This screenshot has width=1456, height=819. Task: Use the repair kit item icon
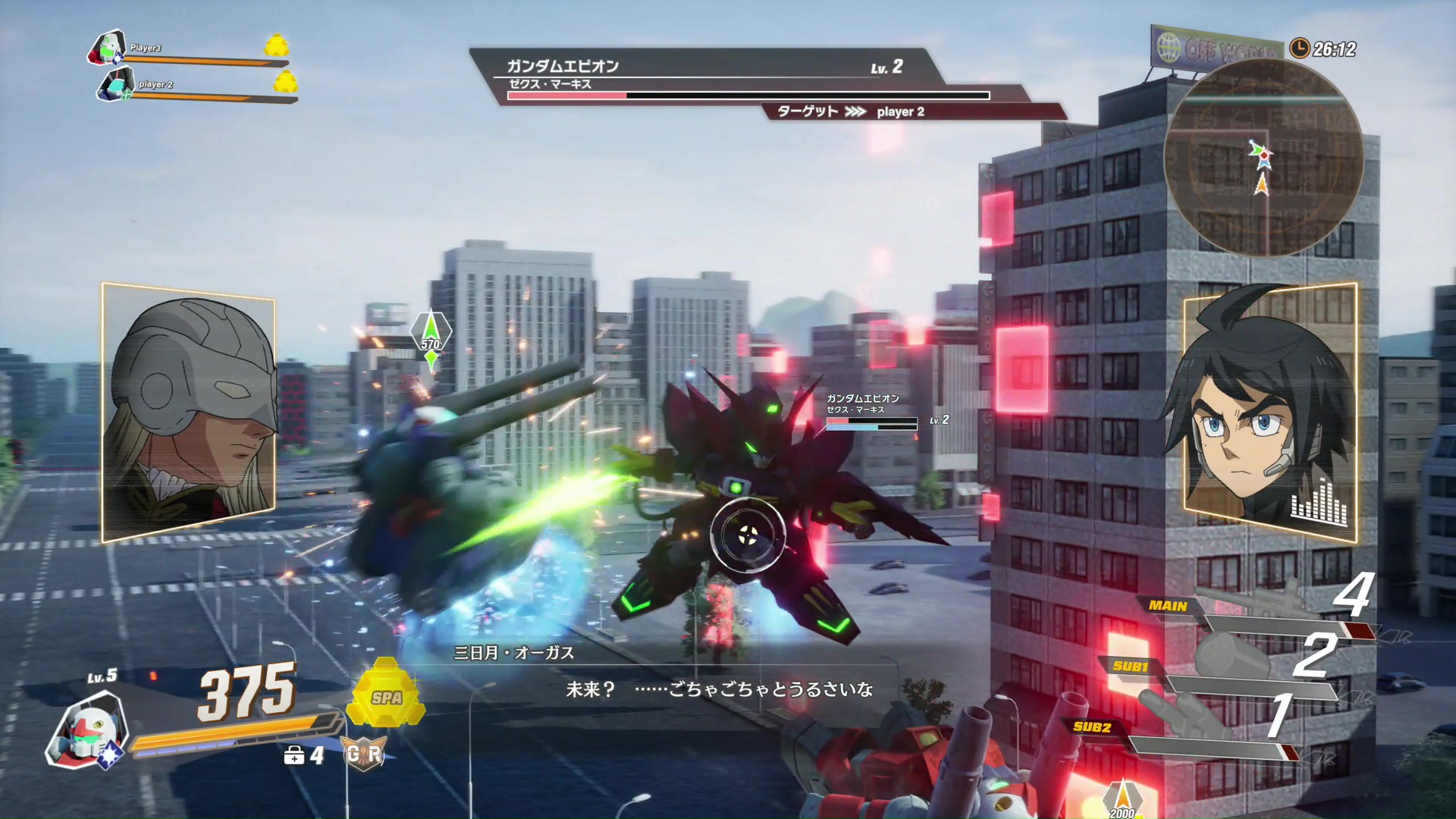click(294, 755)
